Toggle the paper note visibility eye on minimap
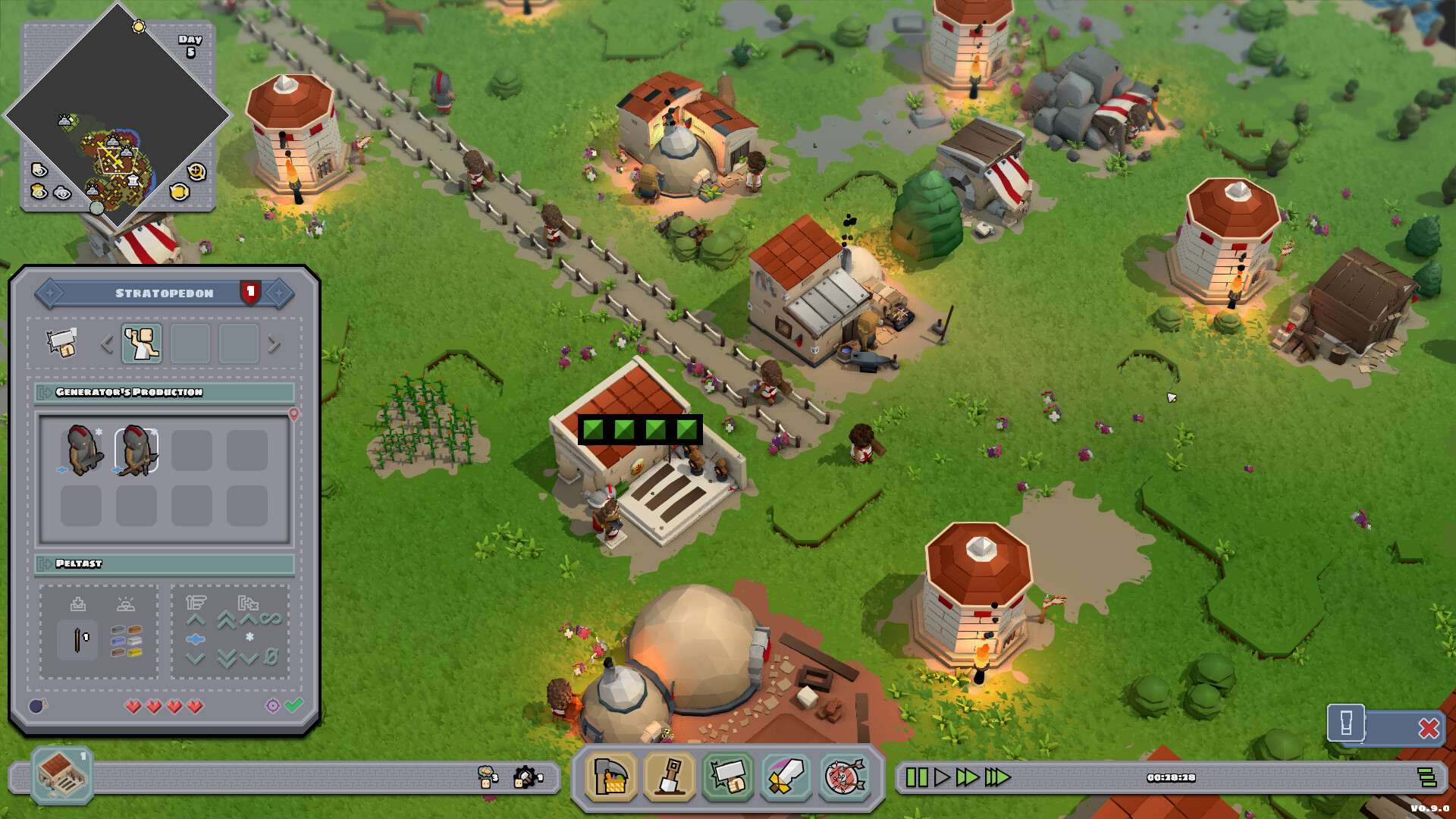The width and height of the screenshot is (1456, 819). point(39,169)
